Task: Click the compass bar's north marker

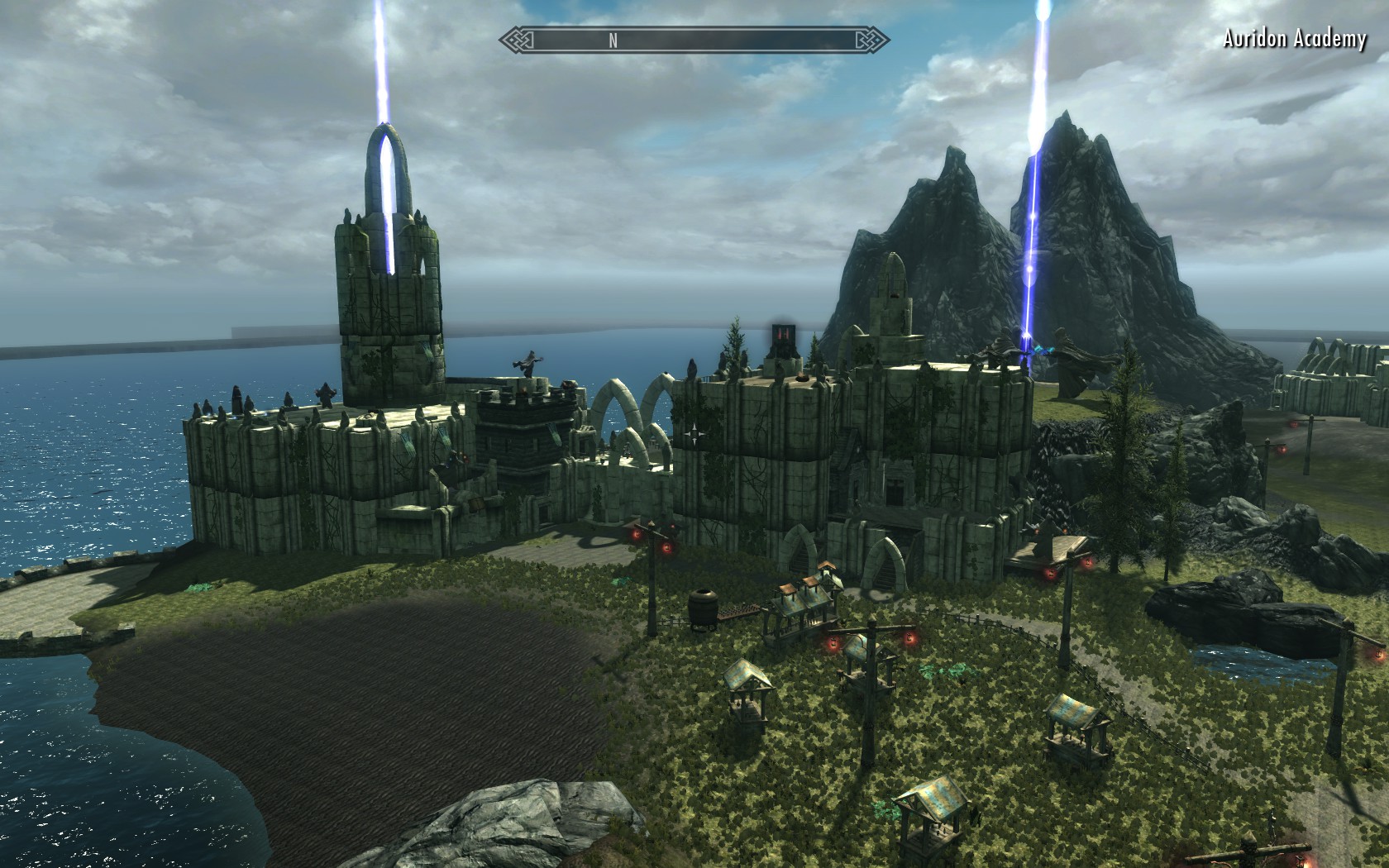Action: [x=613, y=41]
